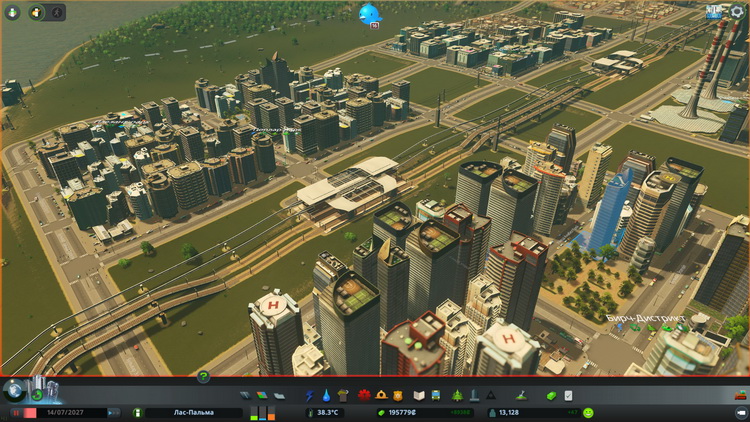Click the green happiness smiley face
This screenshot has width=750, height=422.
(x=589, y=412)
